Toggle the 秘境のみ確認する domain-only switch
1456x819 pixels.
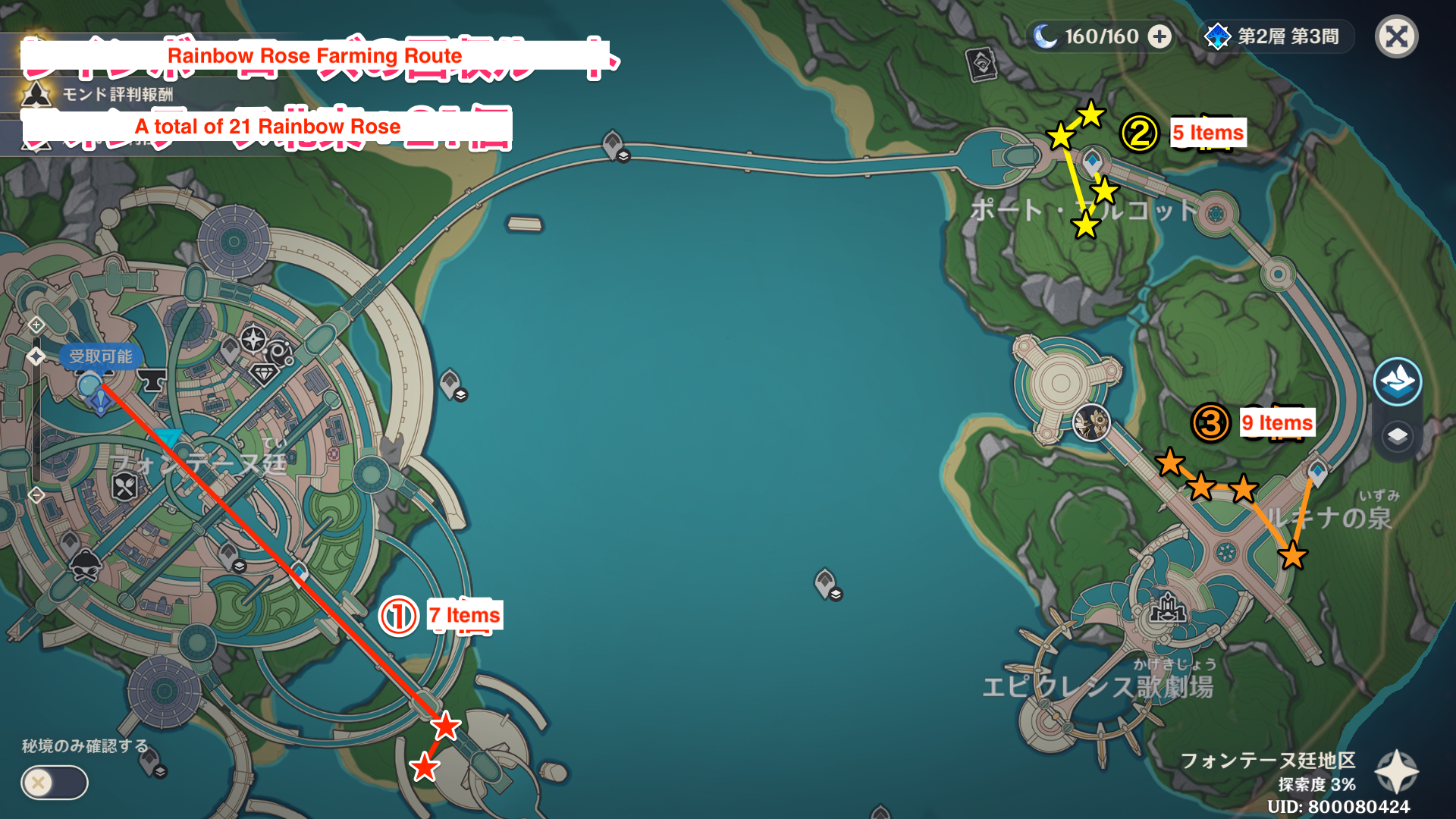(54, 783)
